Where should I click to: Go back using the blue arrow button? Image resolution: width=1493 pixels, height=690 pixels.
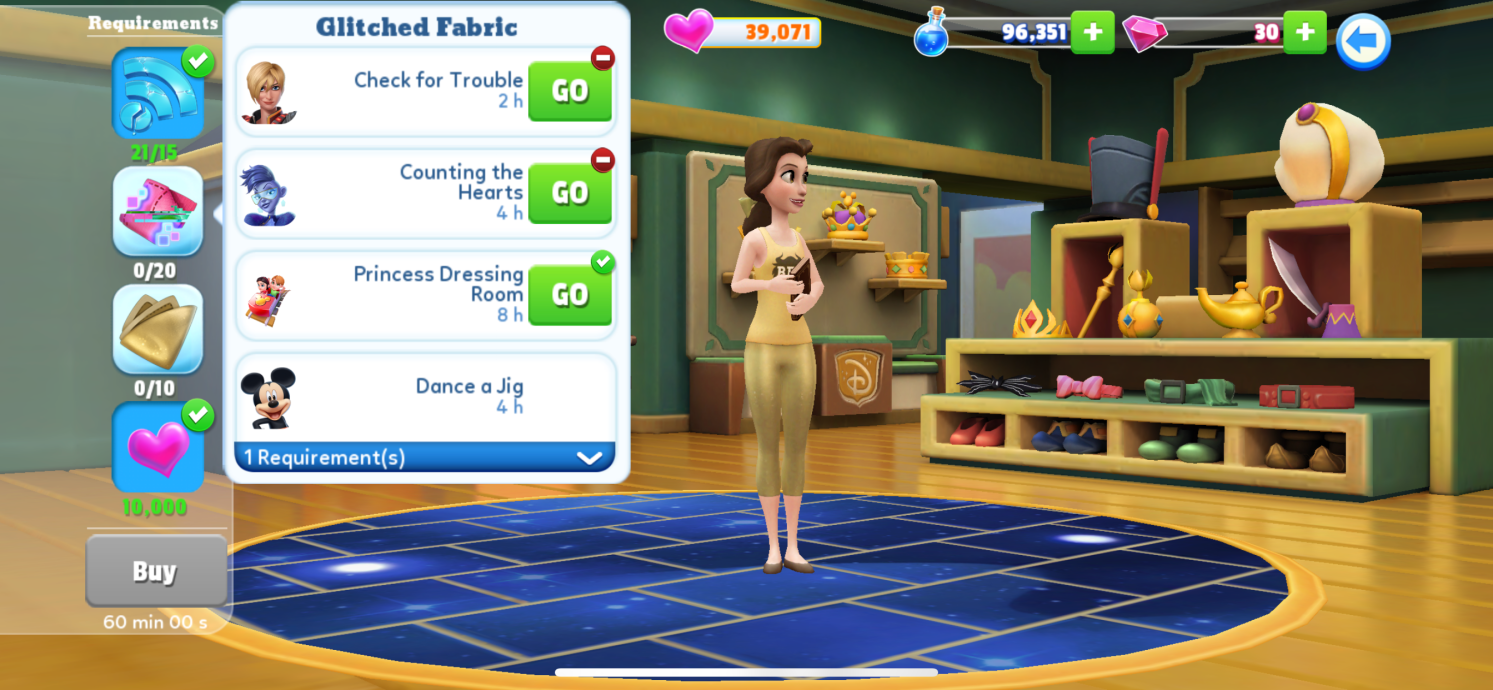(1363, 41)
